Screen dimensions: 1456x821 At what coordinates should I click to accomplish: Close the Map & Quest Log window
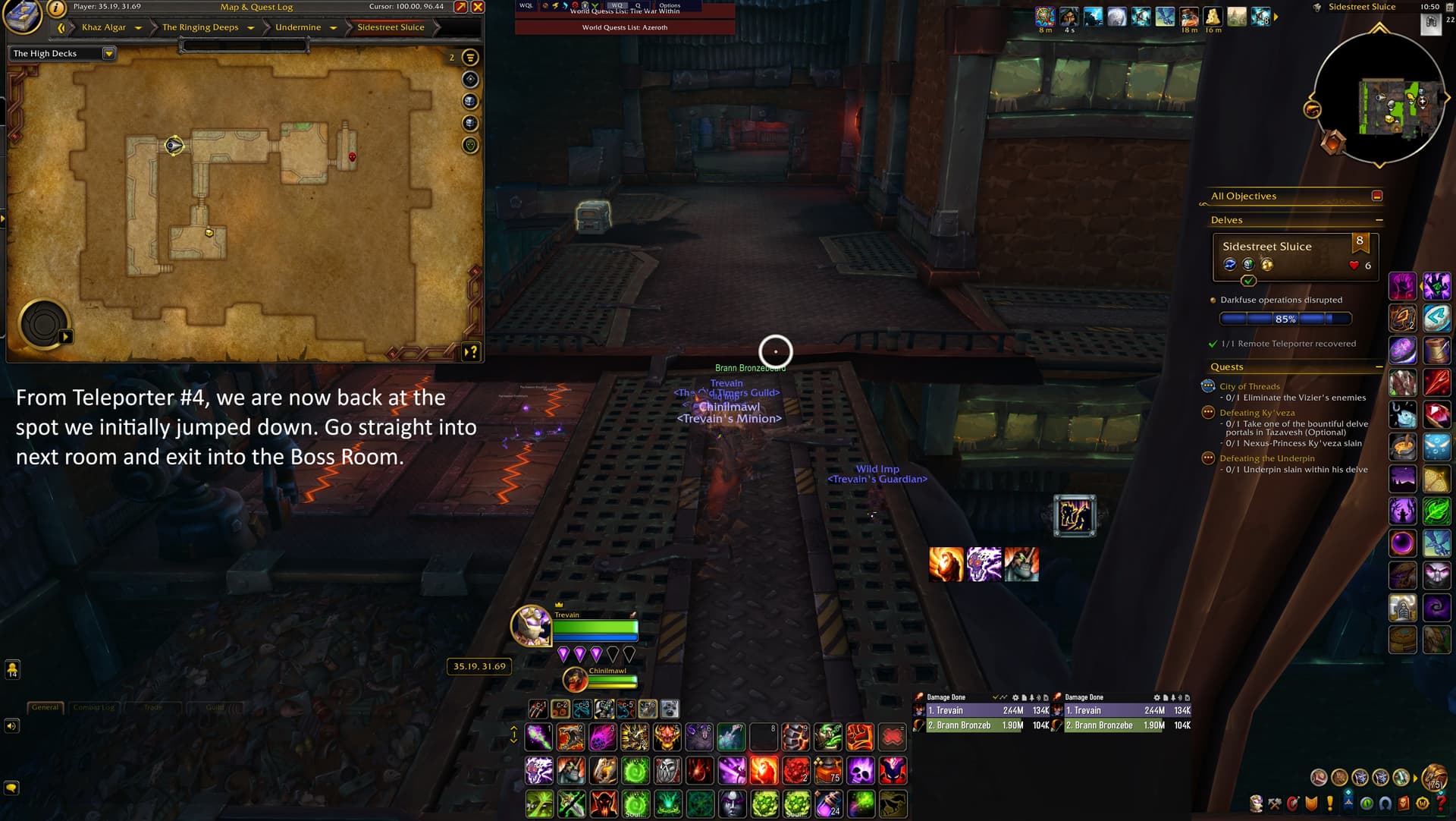478,7
